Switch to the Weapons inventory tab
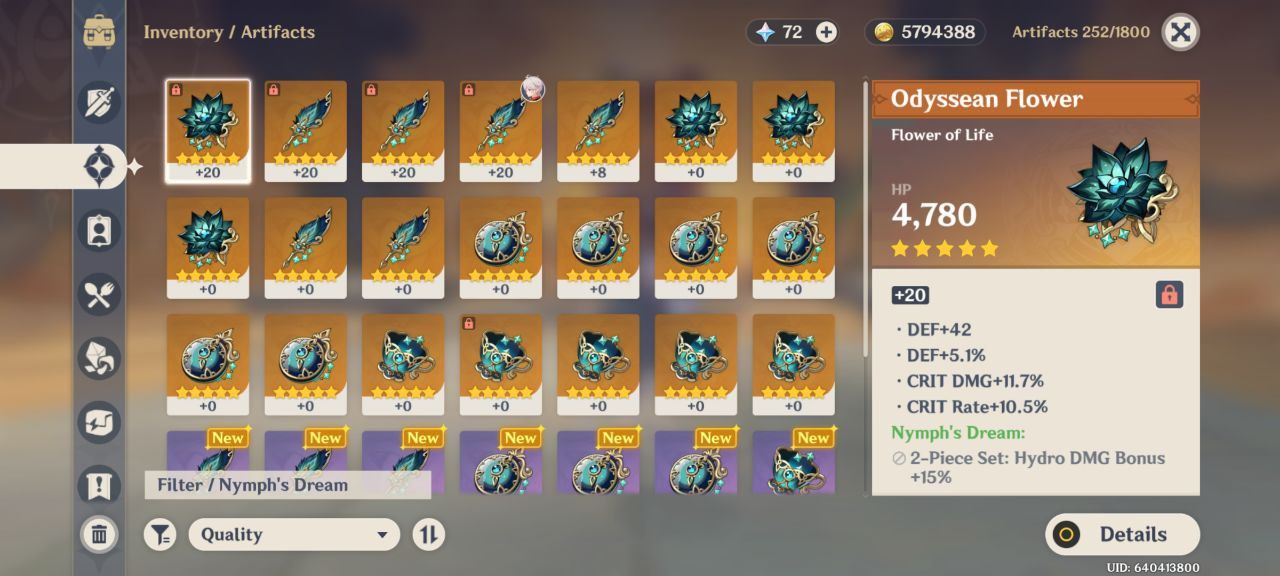The width and height of the screenshot is (1280, 576). pos(99,103)
